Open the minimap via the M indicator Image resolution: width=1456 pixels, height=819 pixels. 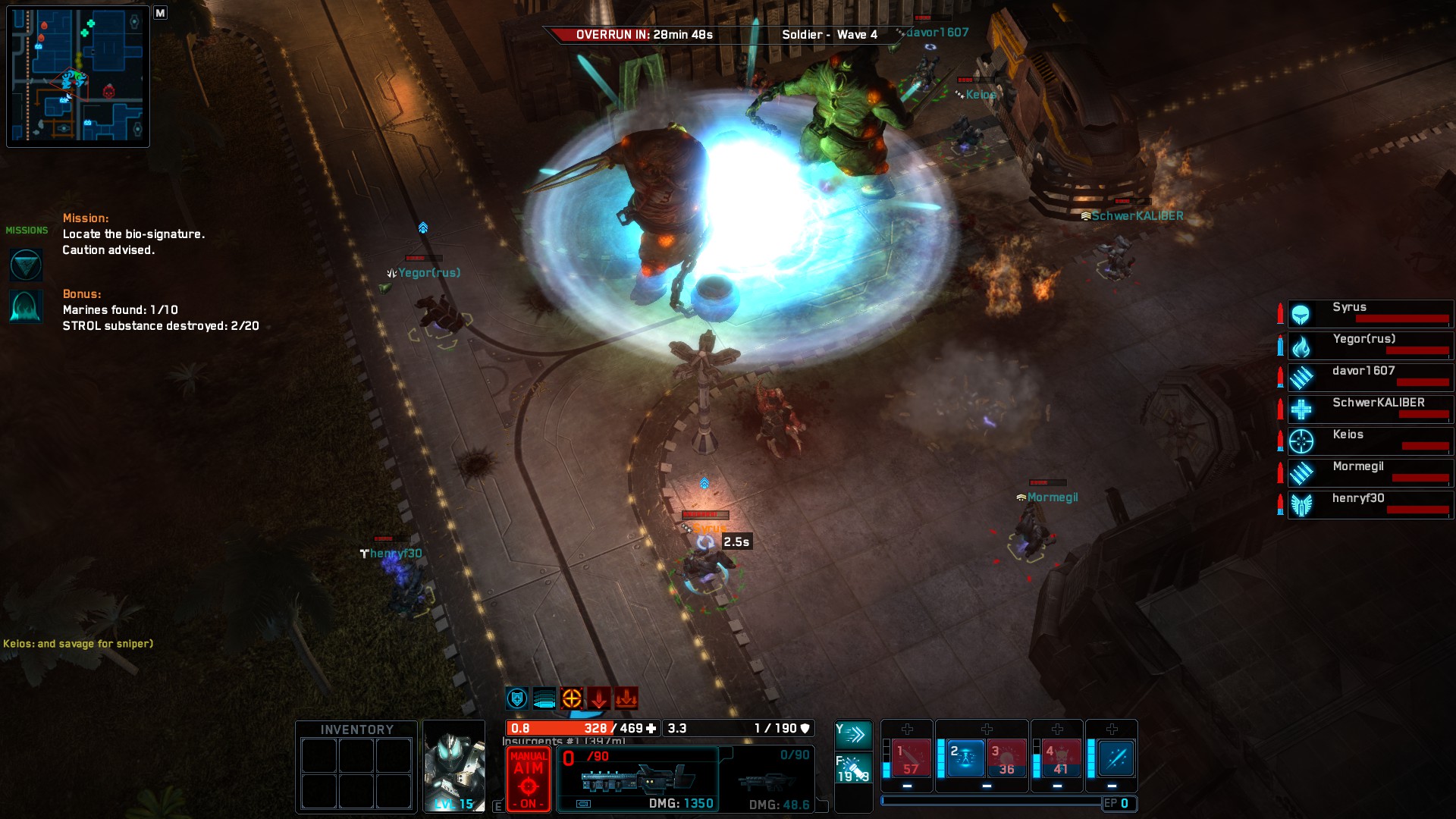[159, 14]
